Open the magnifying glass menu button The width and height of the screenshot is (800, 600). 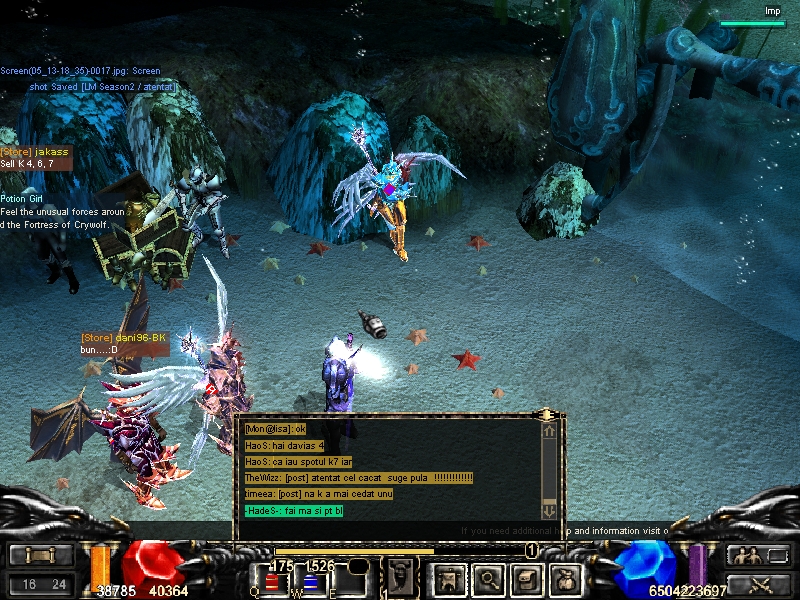[x=489, y=578]
